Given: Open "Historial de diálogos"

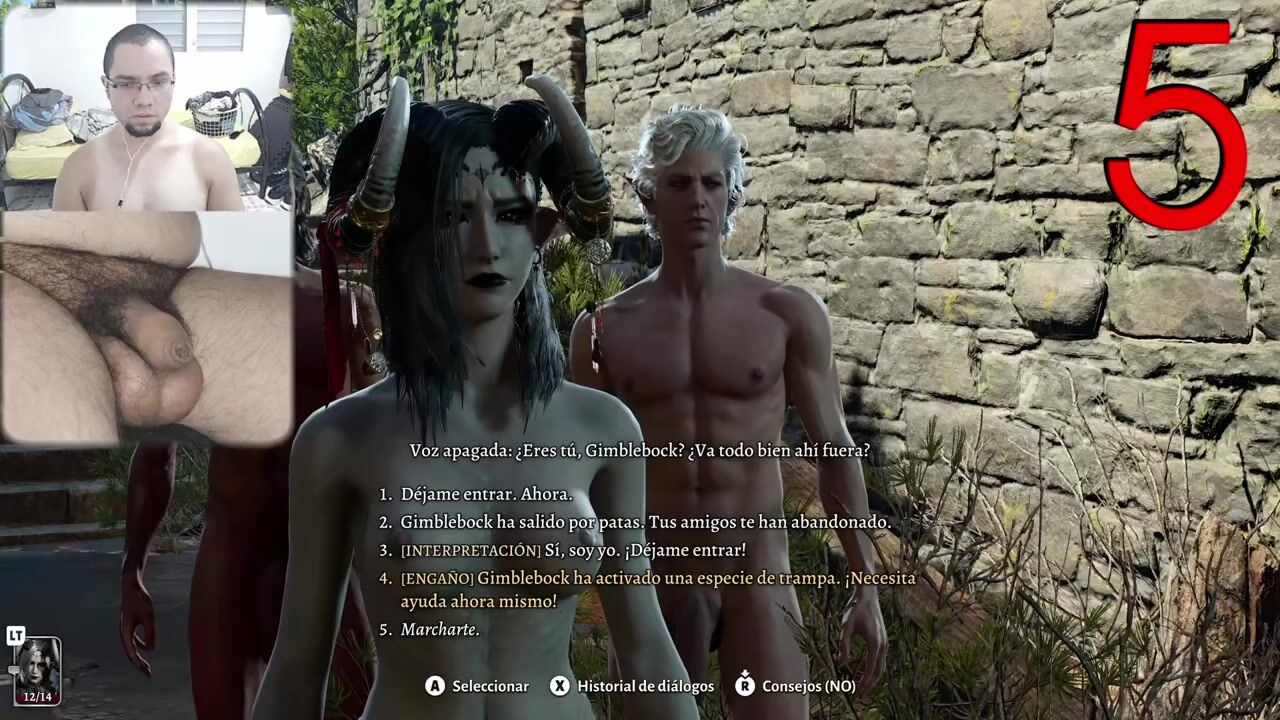Looking at the screenshot, I should [x=645, y=686].
